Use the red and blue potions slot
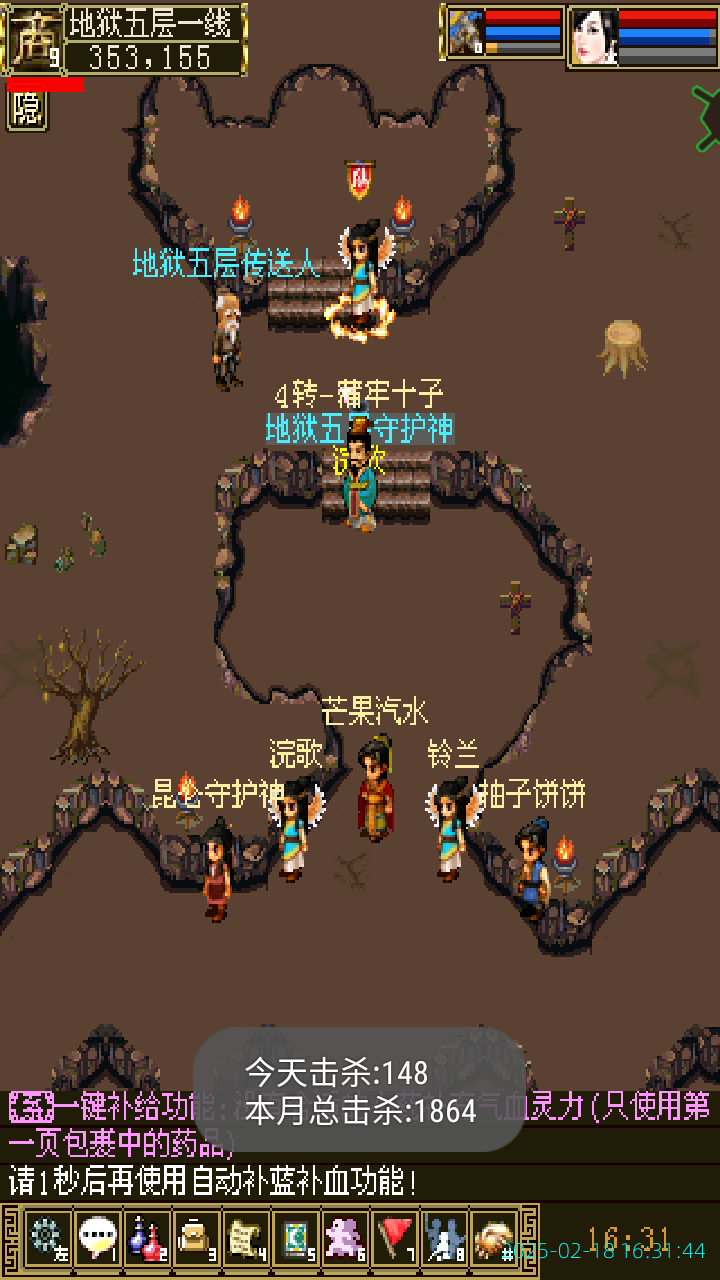The image size is (720, 1280). click(x=146, y=1239)
